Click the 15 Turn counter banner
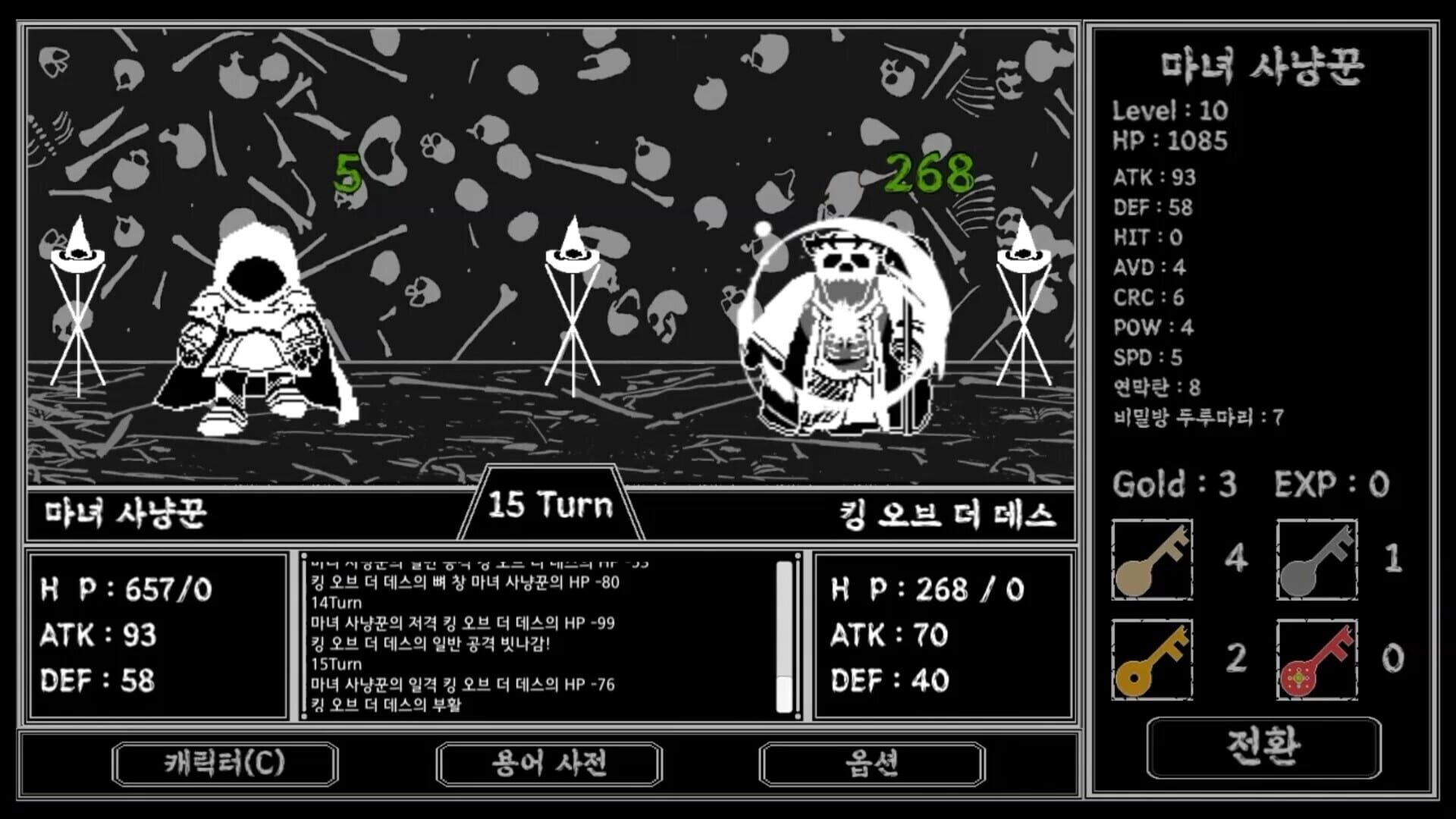1456x819 pixels. click(x=550, y=507)
